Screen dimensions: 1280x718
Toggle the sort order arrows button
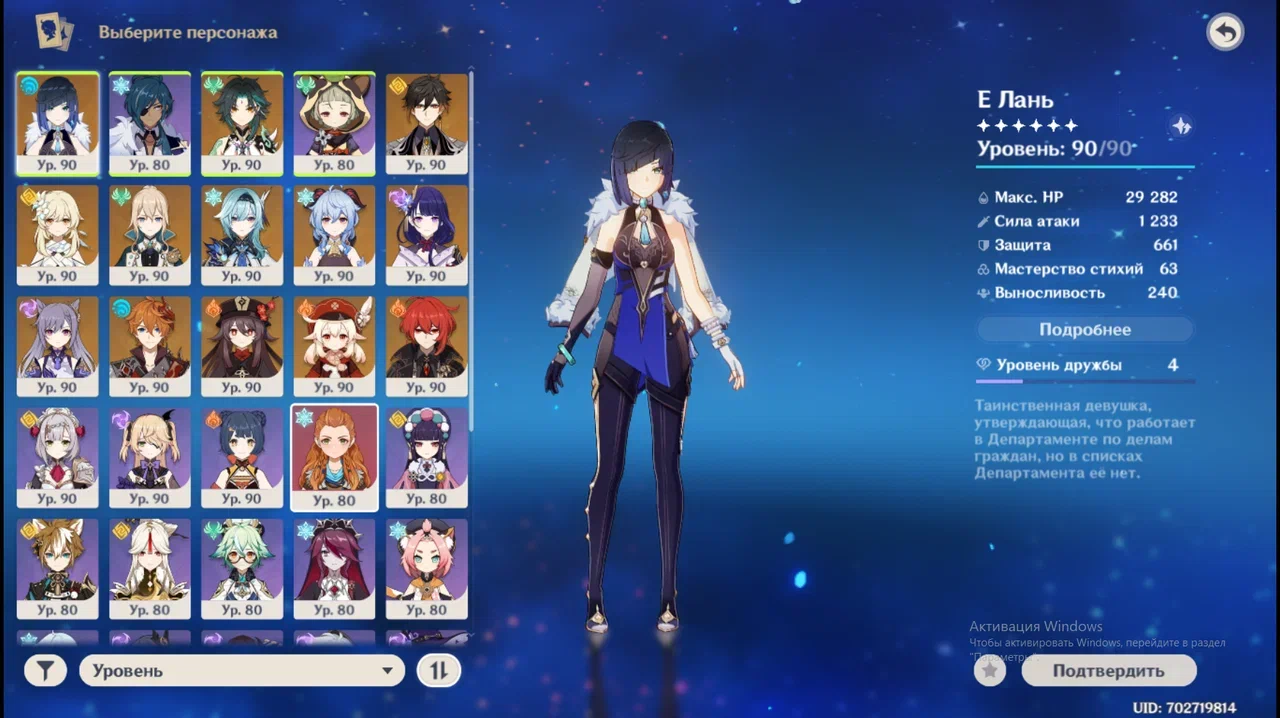point(438,671)
